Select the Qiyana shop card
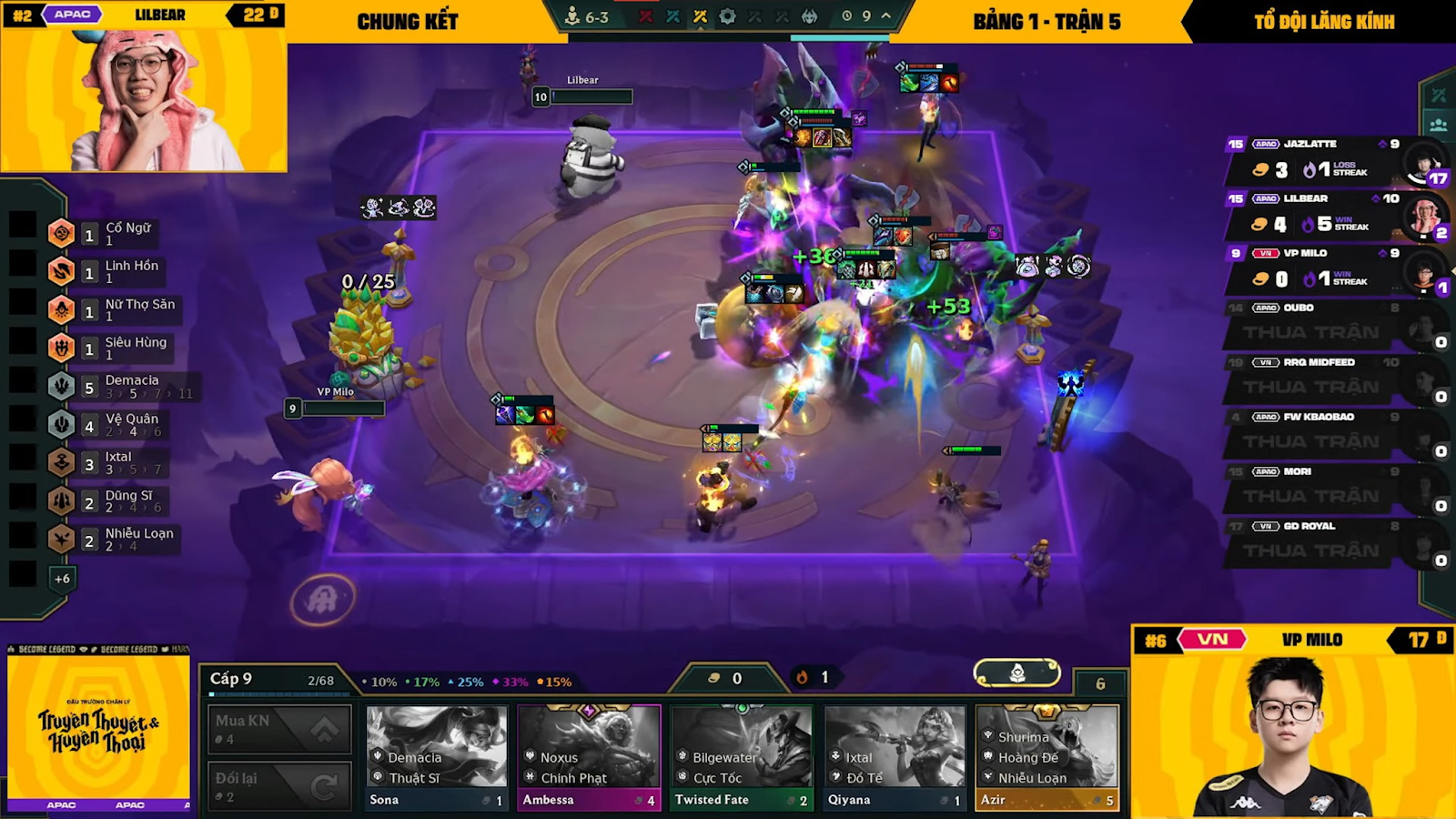Screen dimensions: 1456x819 (895, 757)
